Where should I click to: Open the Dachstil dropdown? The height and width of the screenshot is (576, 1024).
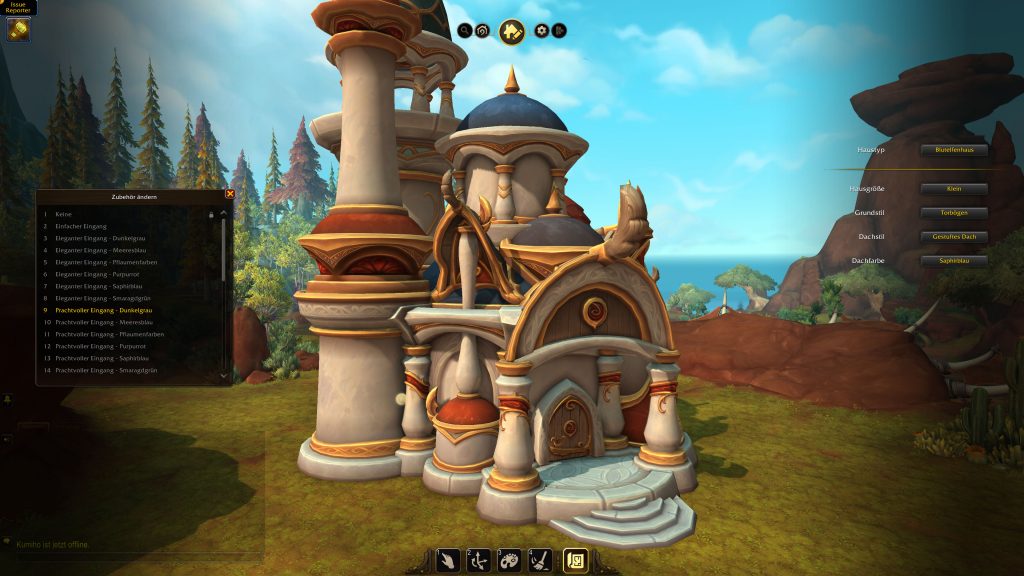point(954,237)
